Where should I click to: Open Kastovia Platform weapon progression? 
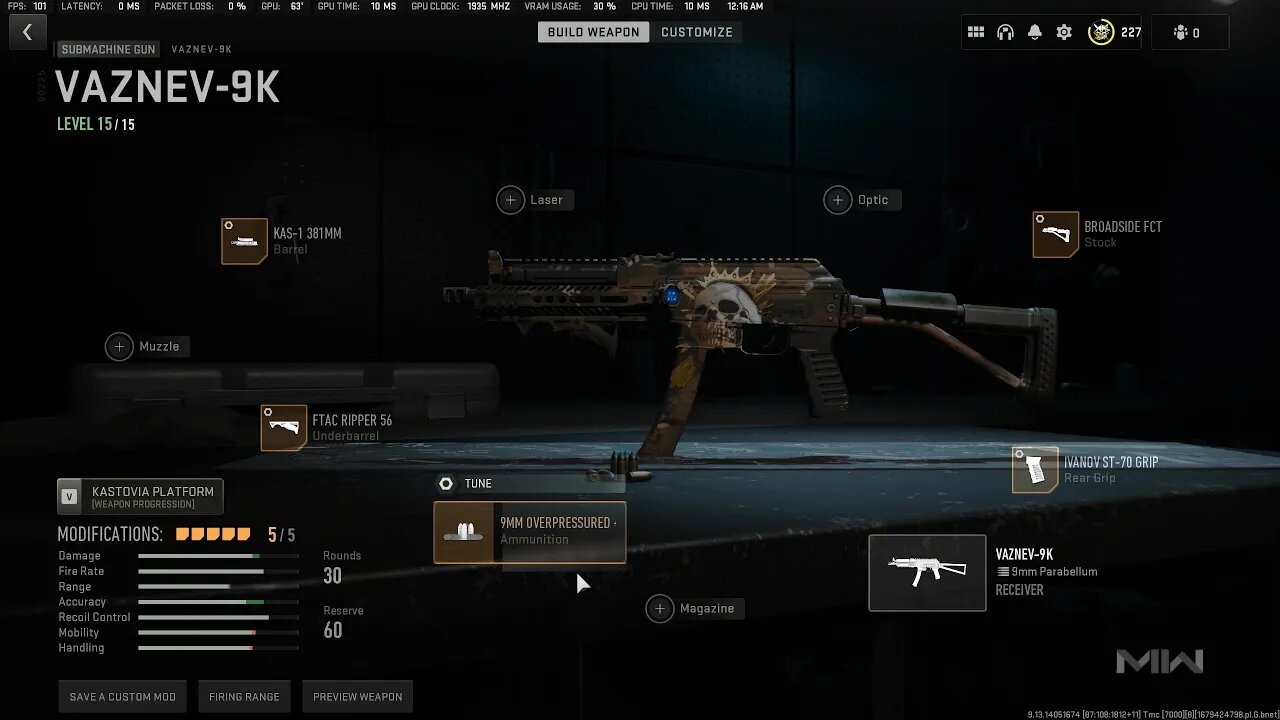pos(140,496)
